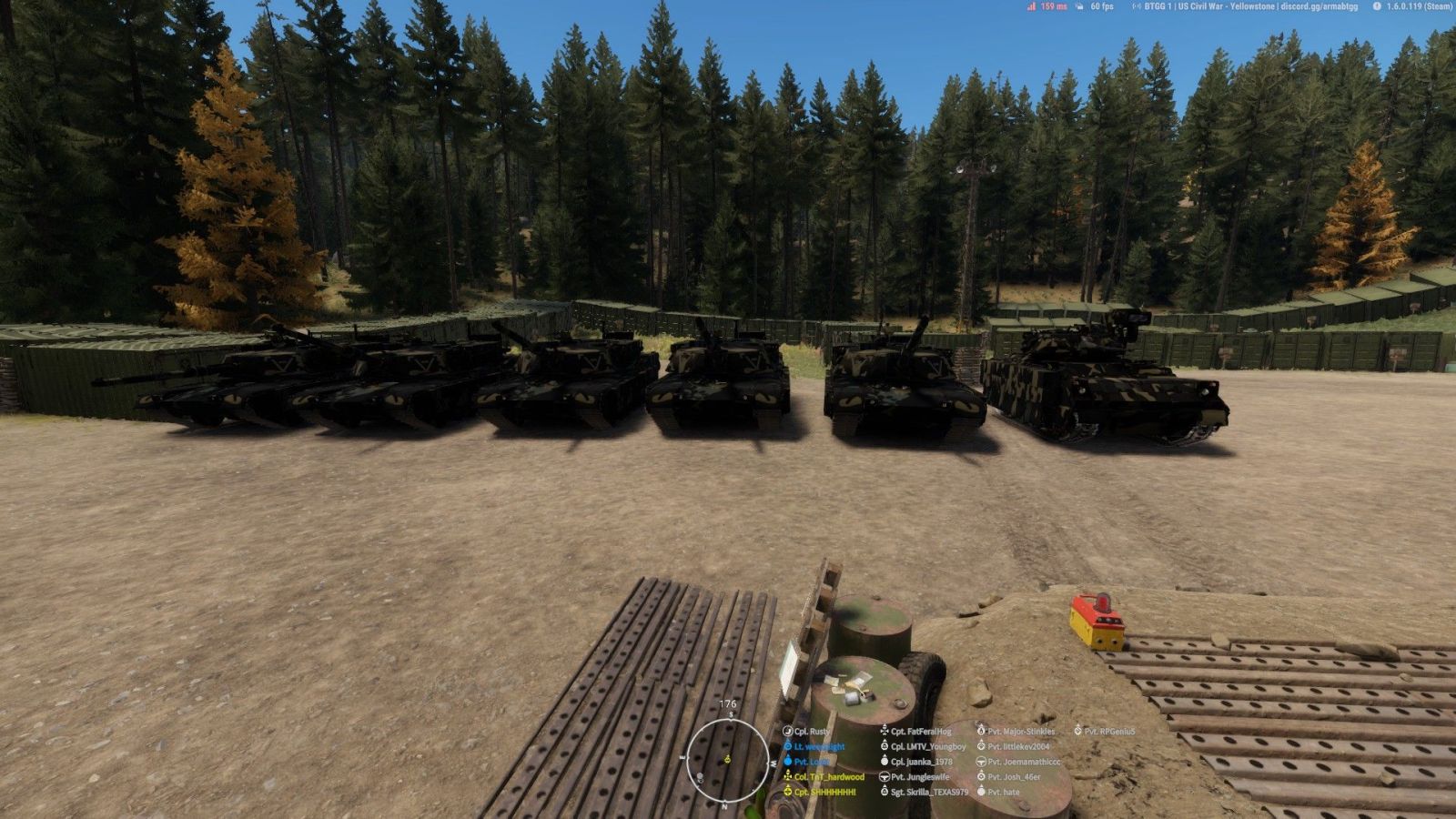1456x819 pixels.
Task: Choose Pvt. Jungleswife in the squad list
Action: pyautogui.click(x=919, y=777)
